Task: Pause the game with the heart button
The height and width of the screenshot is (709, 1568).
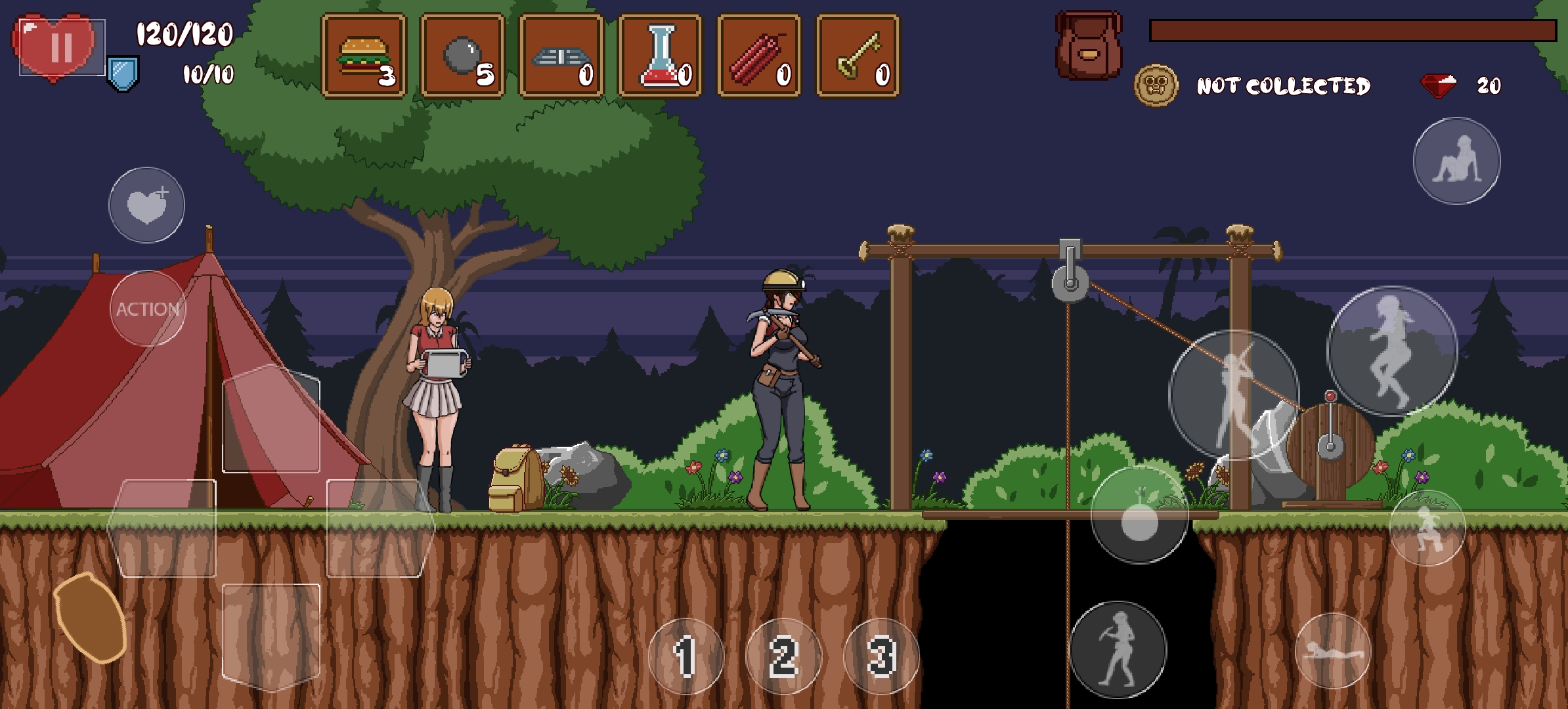Action: pyautogui.click(x=60, y=47)
